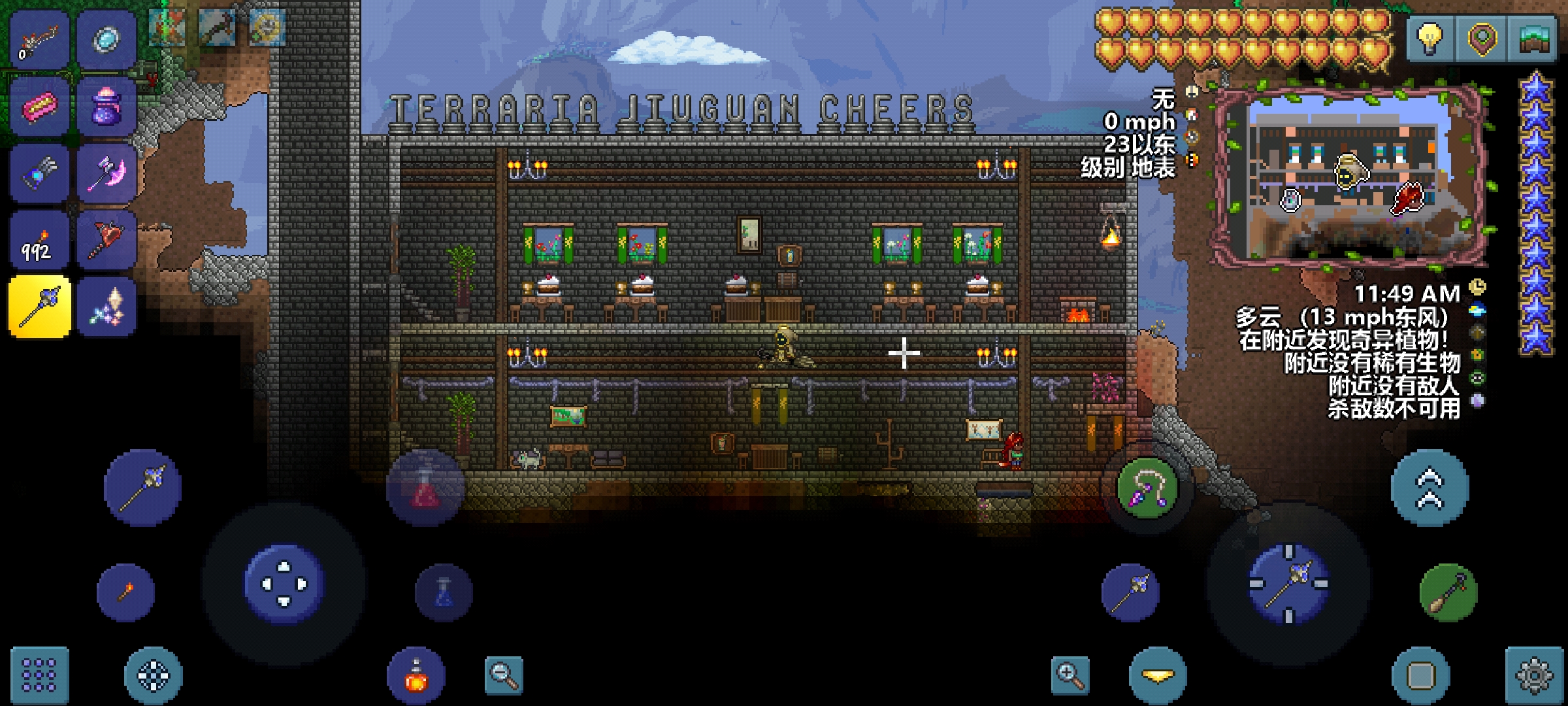Tap the double-arrow jump button
The height and width of the screenshot is (706, 1568).
point(1429,488)
